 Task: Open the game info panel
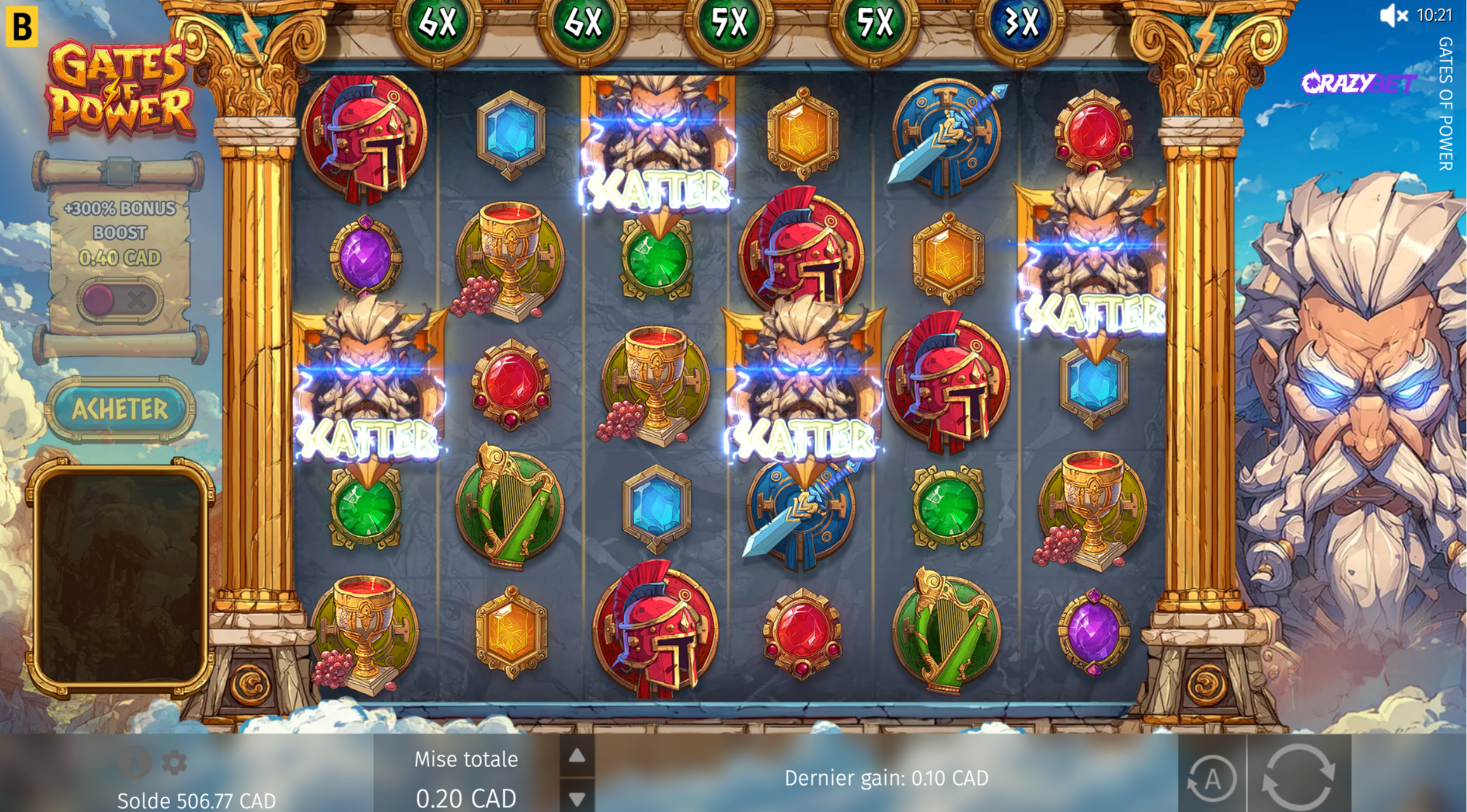(135, 763)
